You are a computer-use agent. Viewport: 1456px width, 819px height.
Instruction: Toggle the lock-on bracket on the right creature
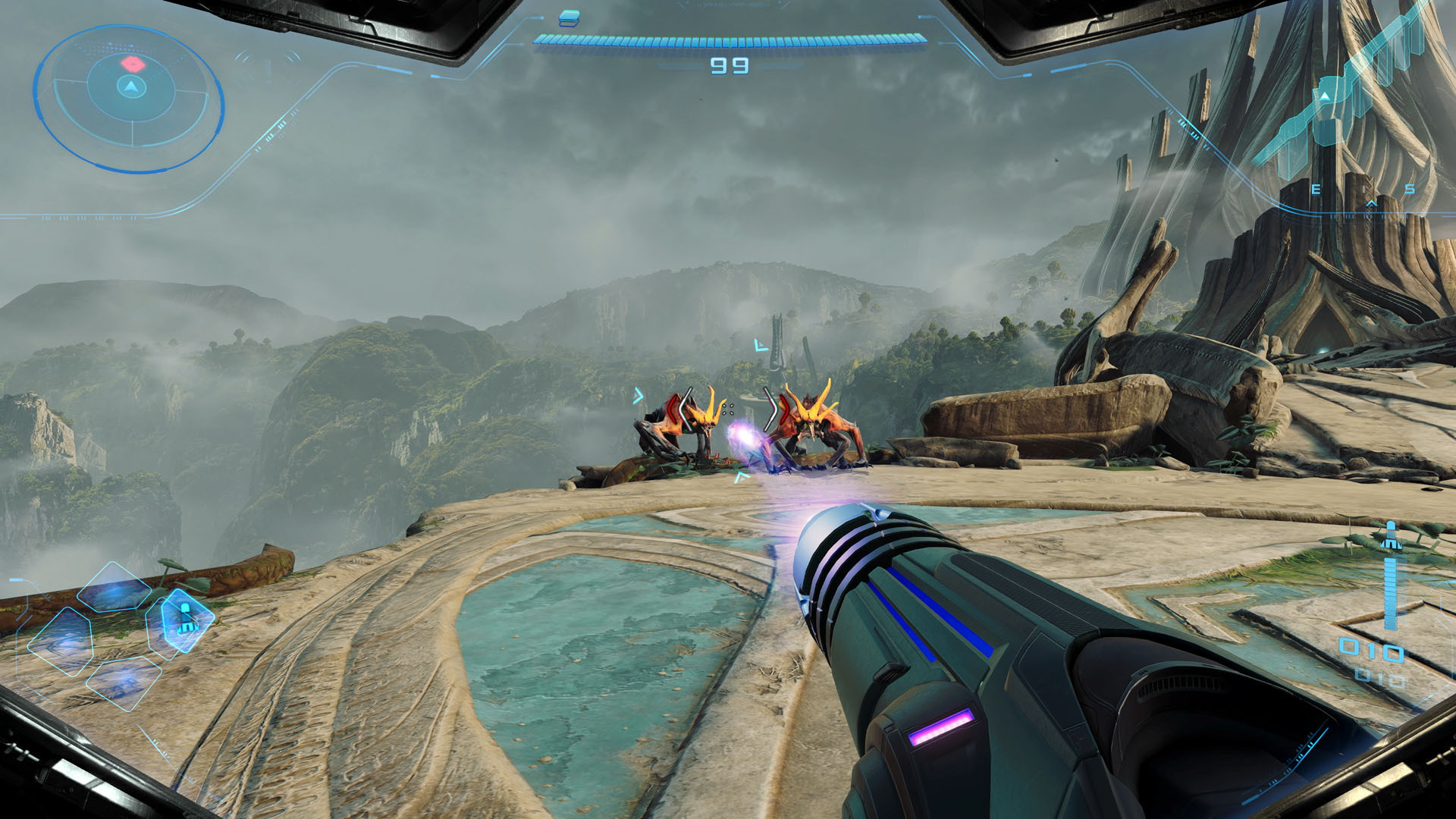pos(776,409)
